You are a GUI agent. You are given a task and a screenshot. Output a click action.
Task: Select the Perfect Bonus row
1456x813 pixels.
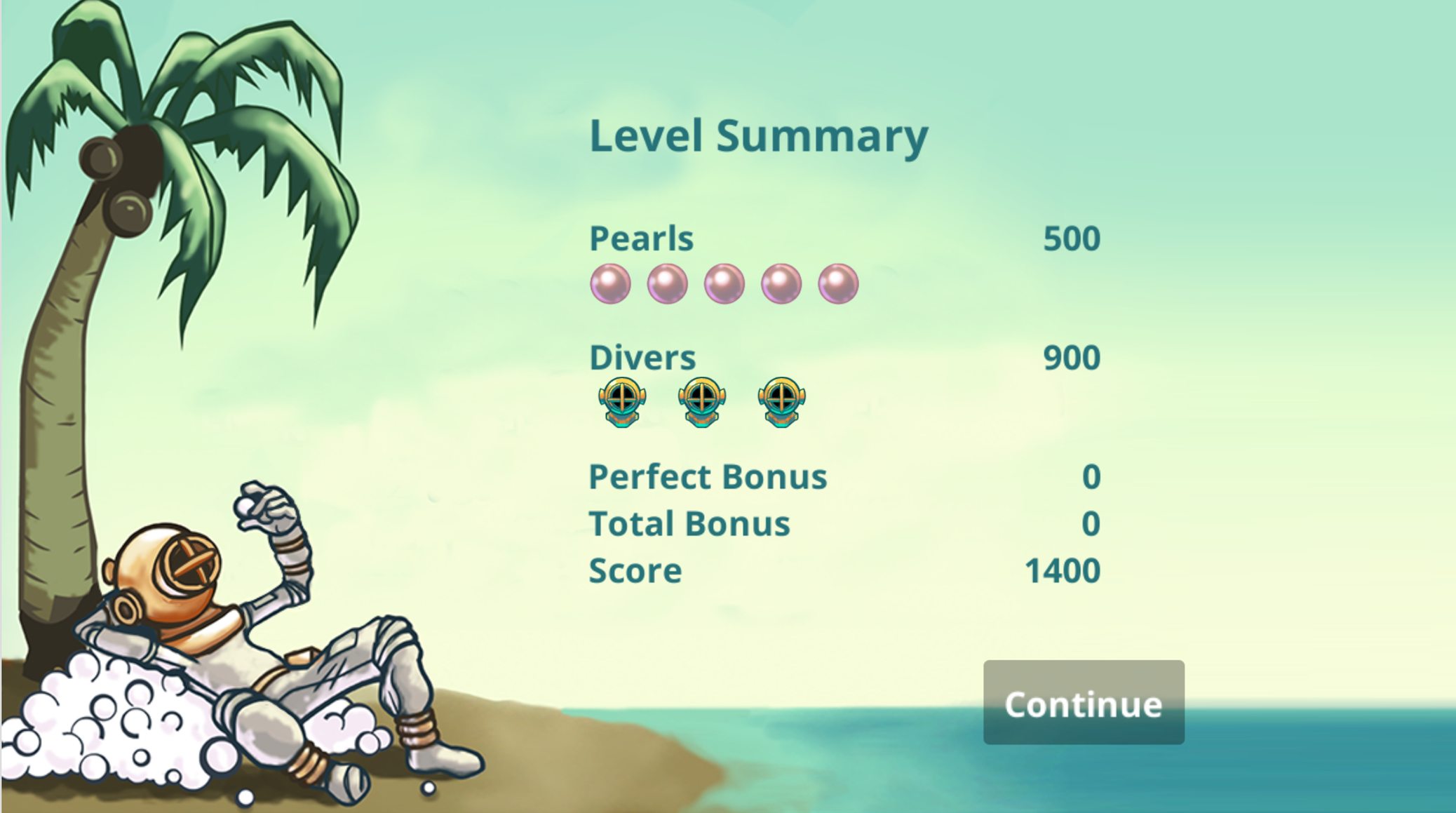(x=708, y=477)
